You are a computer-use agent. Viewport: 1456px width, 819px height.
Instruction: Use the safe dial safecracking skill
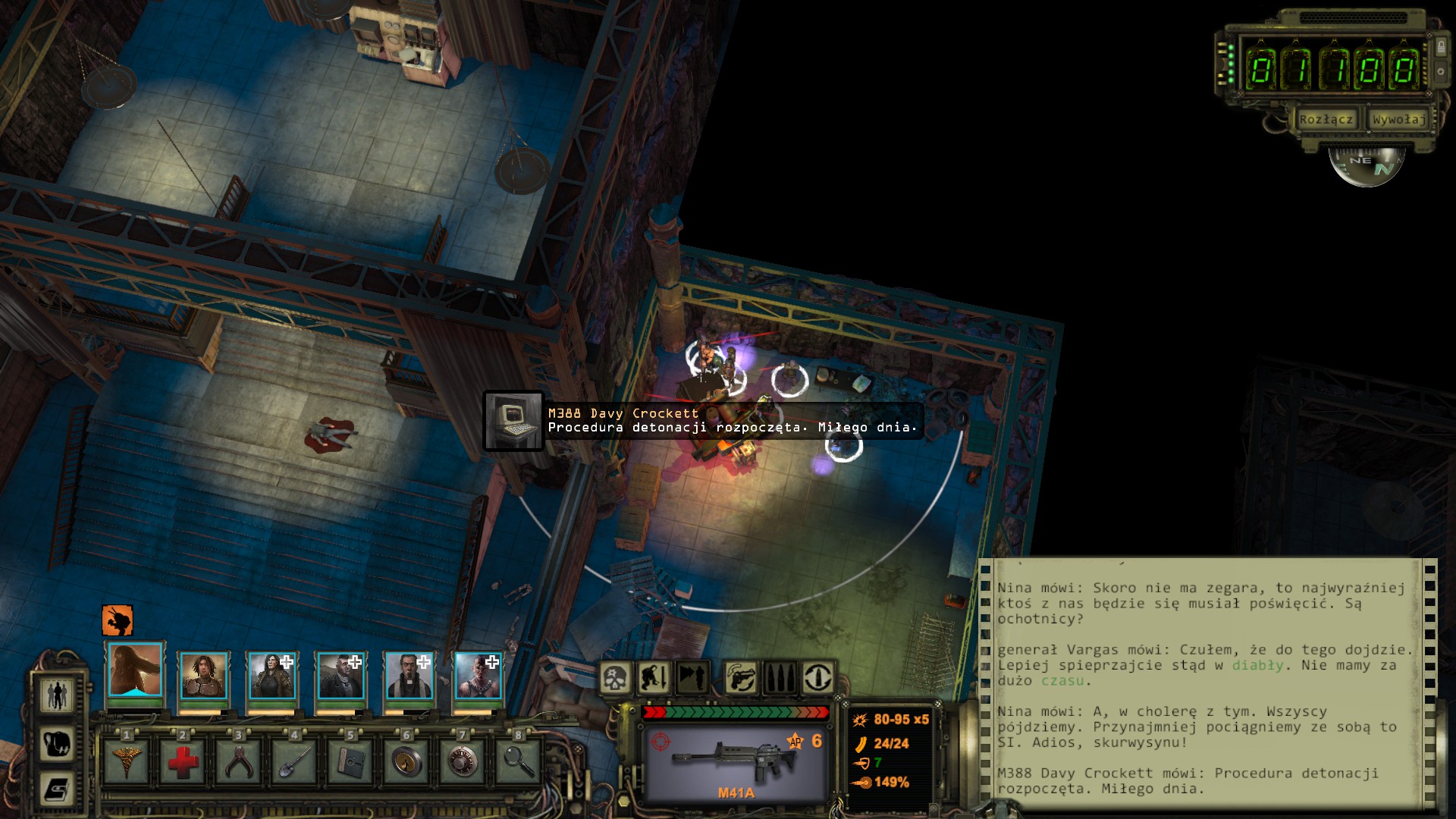coord(462,761)
